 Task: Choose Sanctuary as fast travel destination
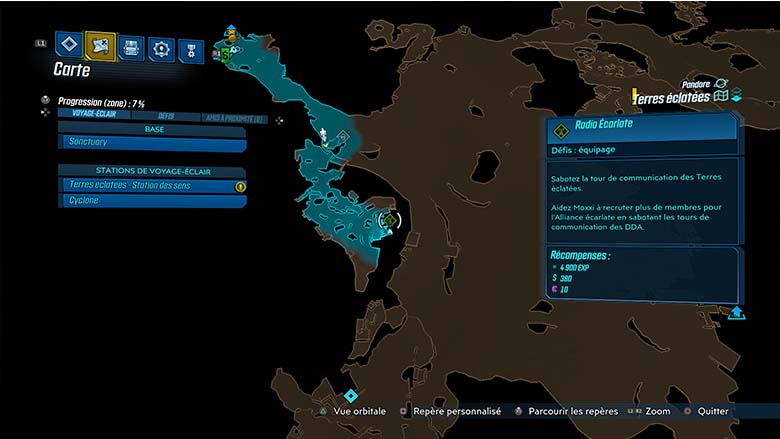[153, 144]
